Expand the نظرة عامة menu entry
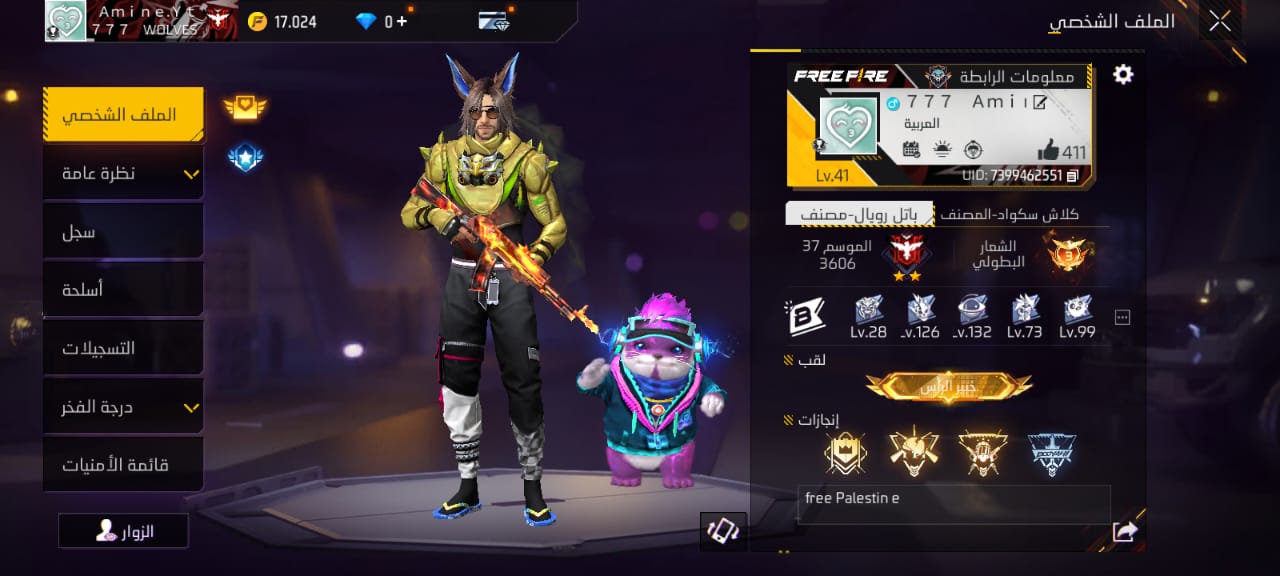 (123, 174)
